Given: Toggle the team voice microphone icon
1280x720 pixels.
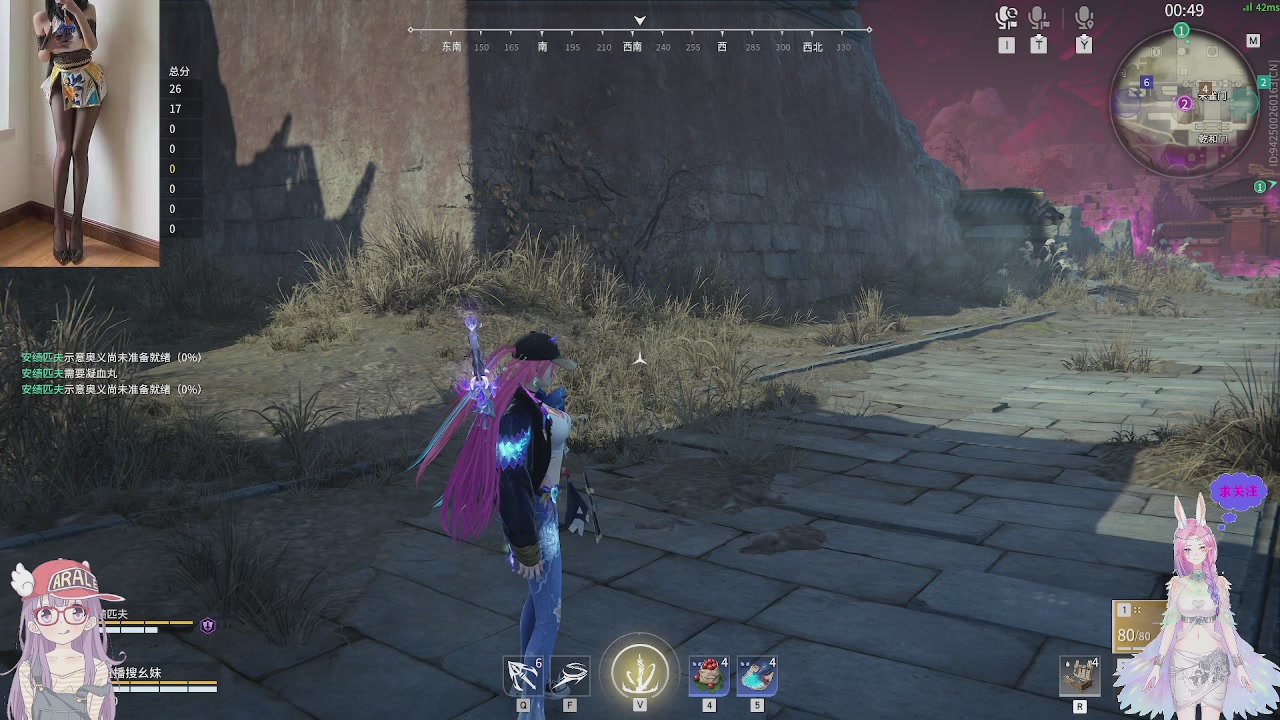Looking at the screenshot, I should coord(1039,19).
